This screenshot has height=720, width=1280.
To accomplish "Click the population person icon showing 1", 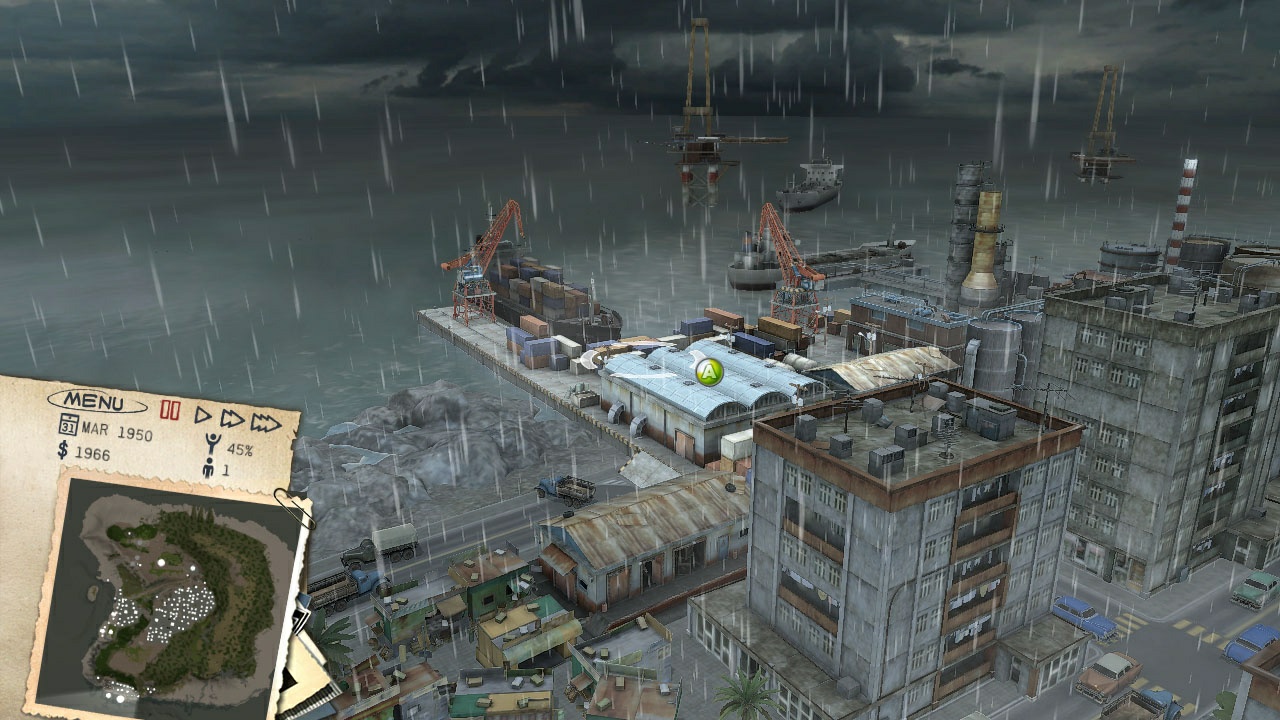I will click(x=209, y=468).
